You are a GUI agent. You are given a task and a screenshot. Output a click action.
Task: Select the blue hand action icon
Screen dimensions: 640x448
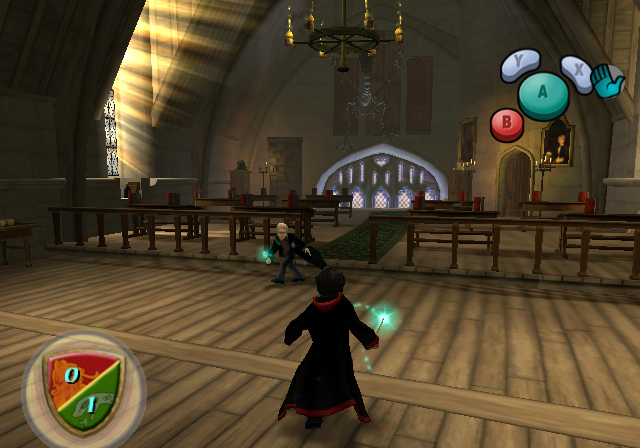tap(608, 81)
